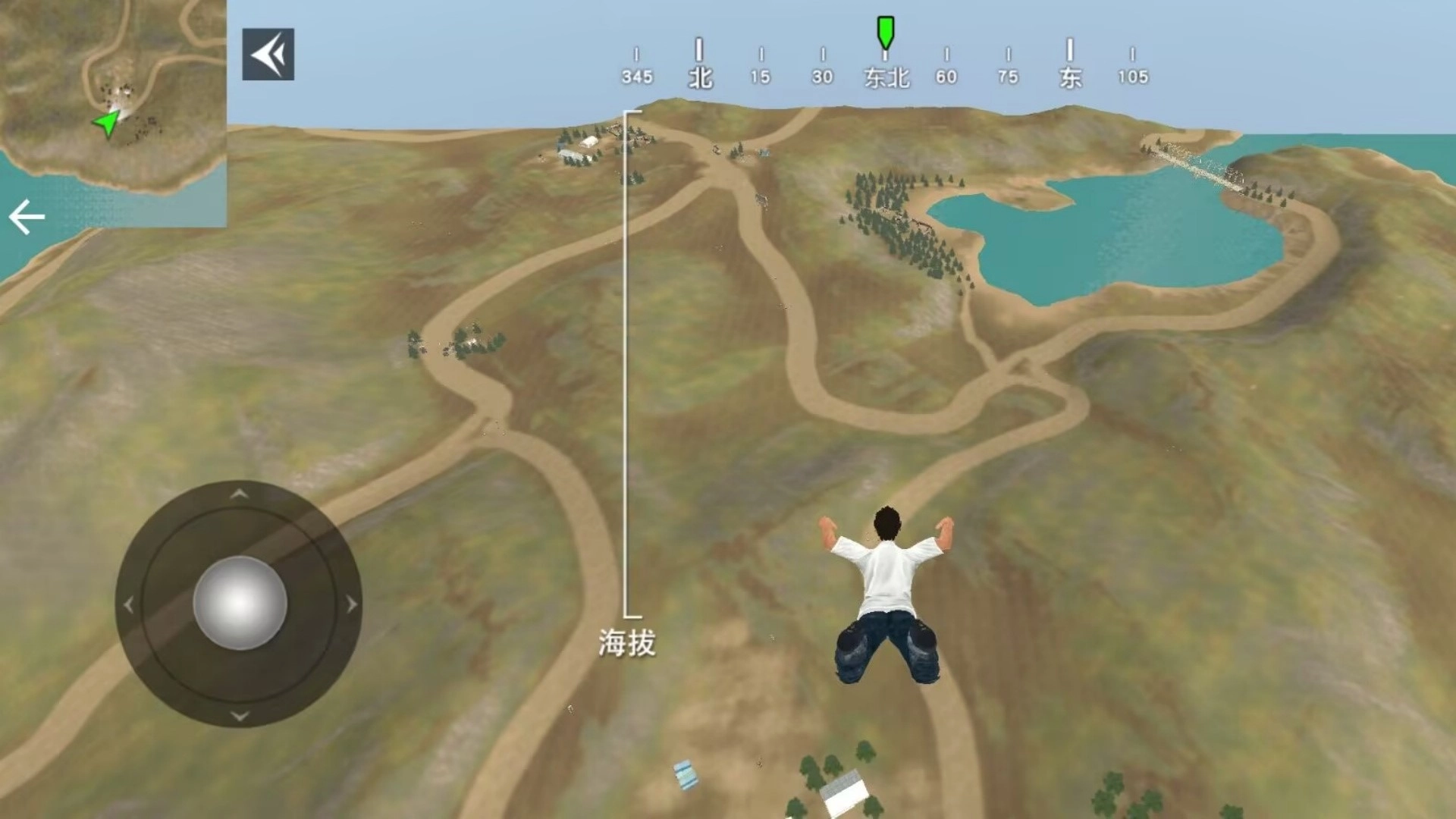Tap the green heading marker above the compass
The width and height of the screenshot is (1456, 819).
click(x=884, y=32)
